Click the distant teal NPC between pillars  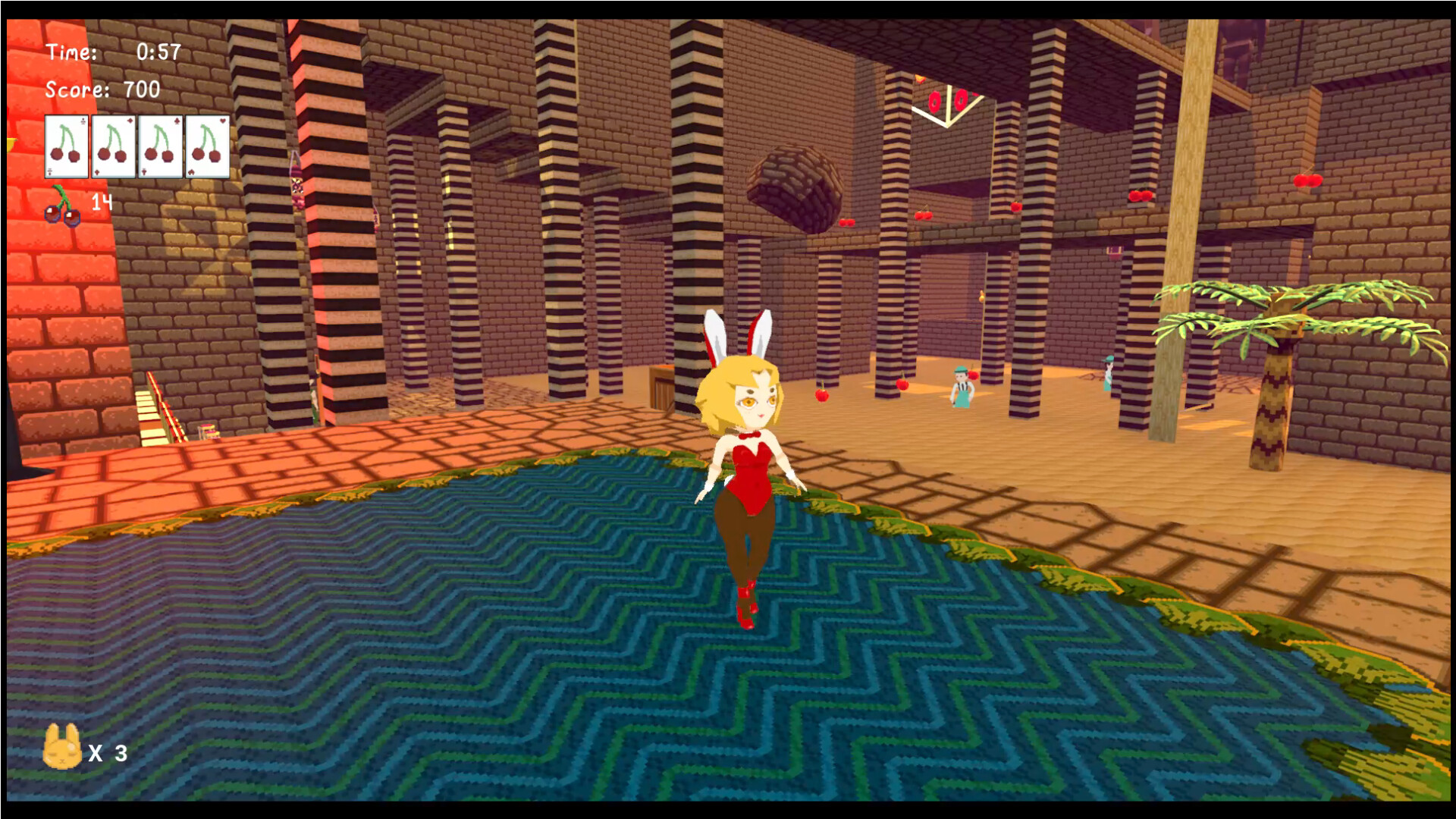tap(1109, 373)
